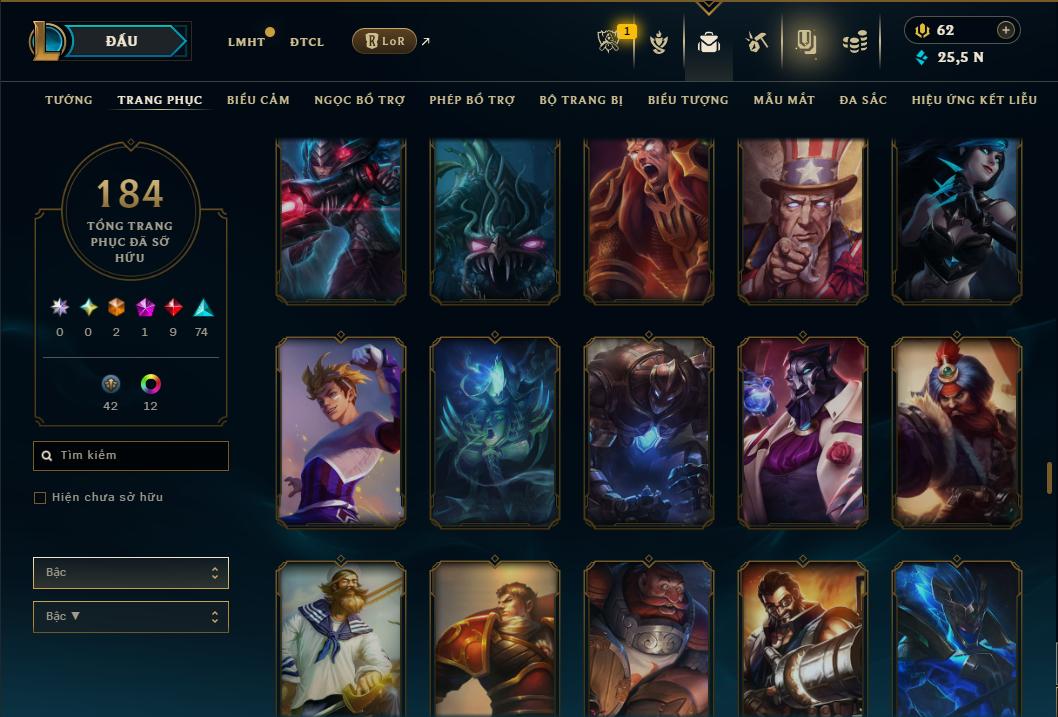This screenshot has width=1058, height=717.
Task: View the HIỆU ỨNG KẾT LIỄU tab
Action: [974, 100]
